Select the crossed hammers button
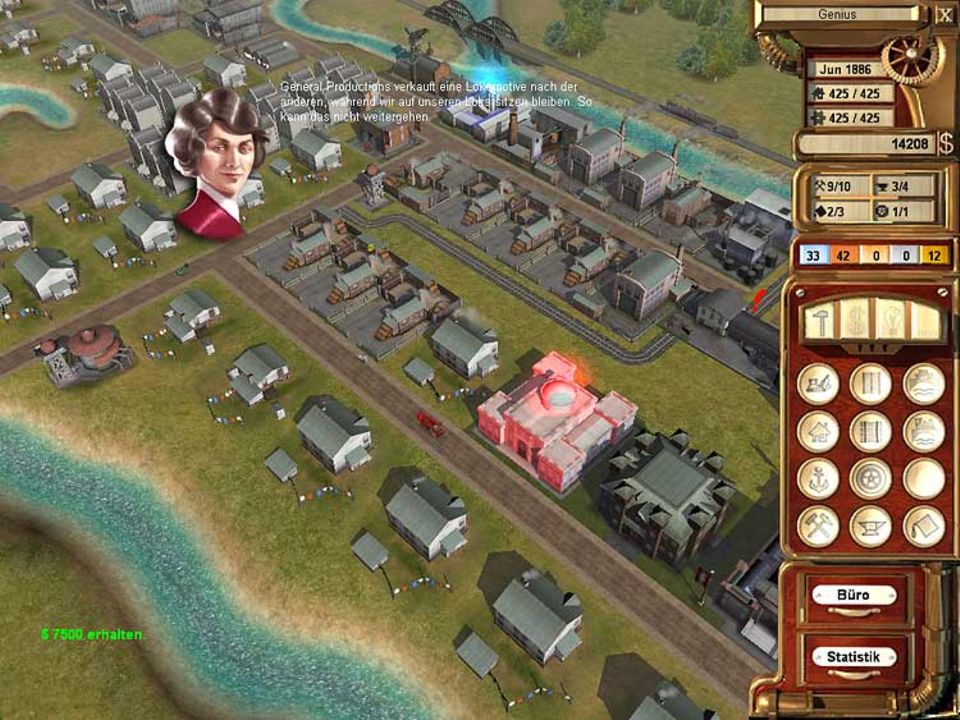Screen dimensions: 960x720 [819, 526]
